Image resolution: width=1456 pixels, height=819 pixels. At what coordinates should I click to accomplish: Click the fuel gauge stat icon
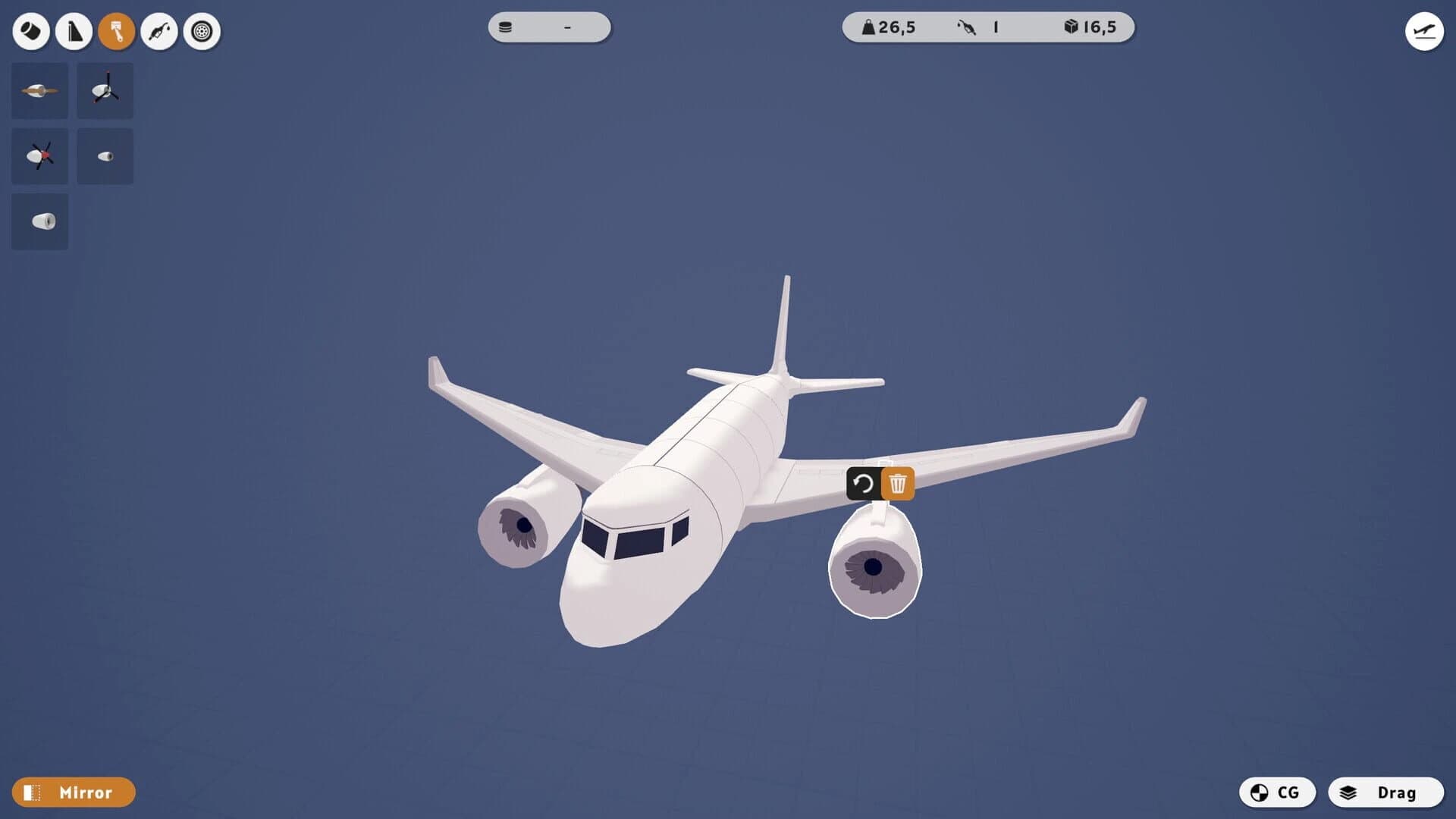(x=968, y=27)
